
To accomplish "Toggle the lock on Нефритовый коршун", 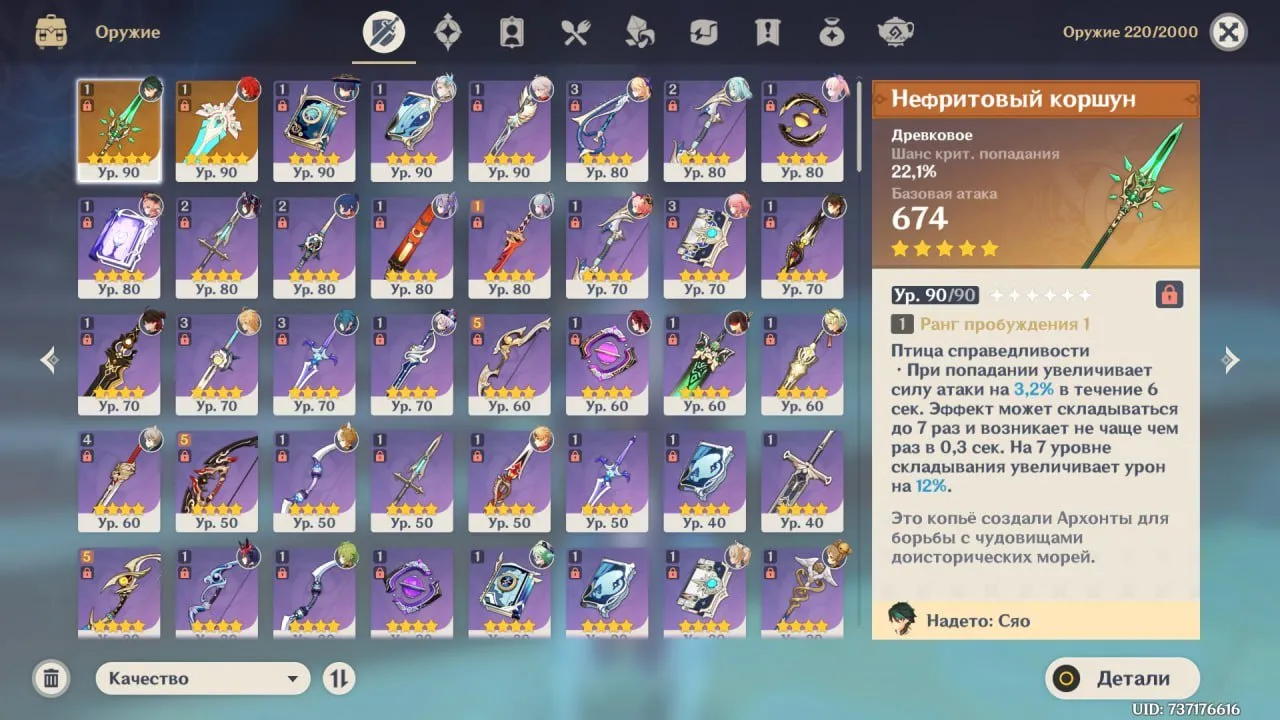I will [1167, 294].
